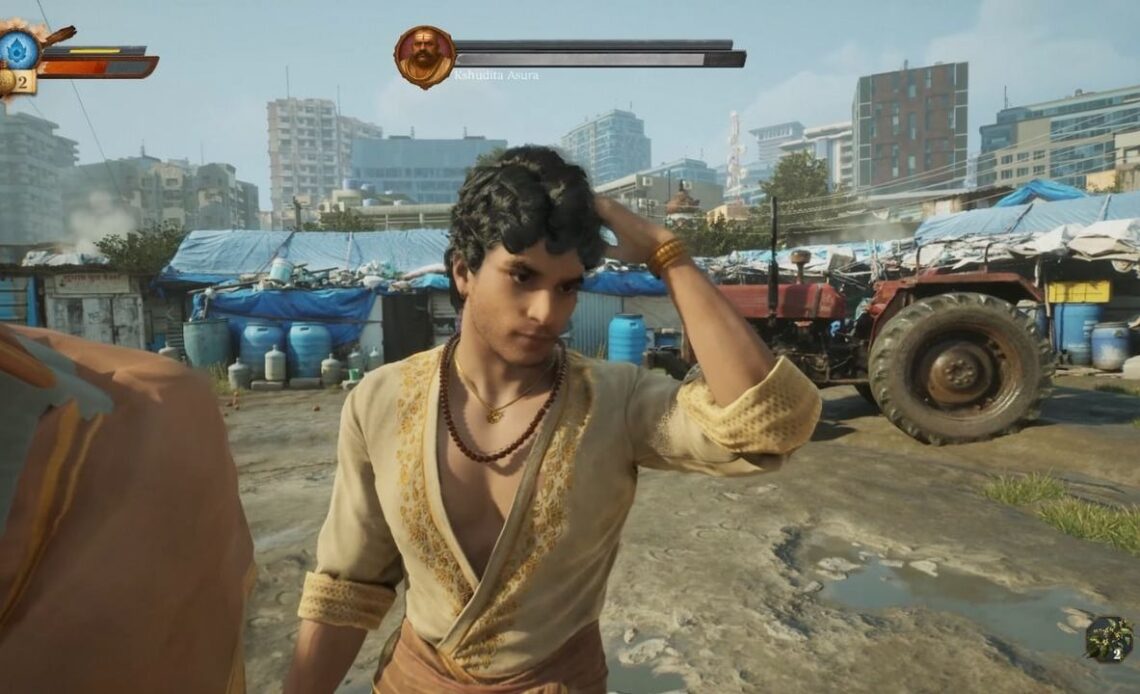This screenshot has width=1140, height=694.
Task: Click the blue flame emblem icon
Action: (x=19, y=49)
